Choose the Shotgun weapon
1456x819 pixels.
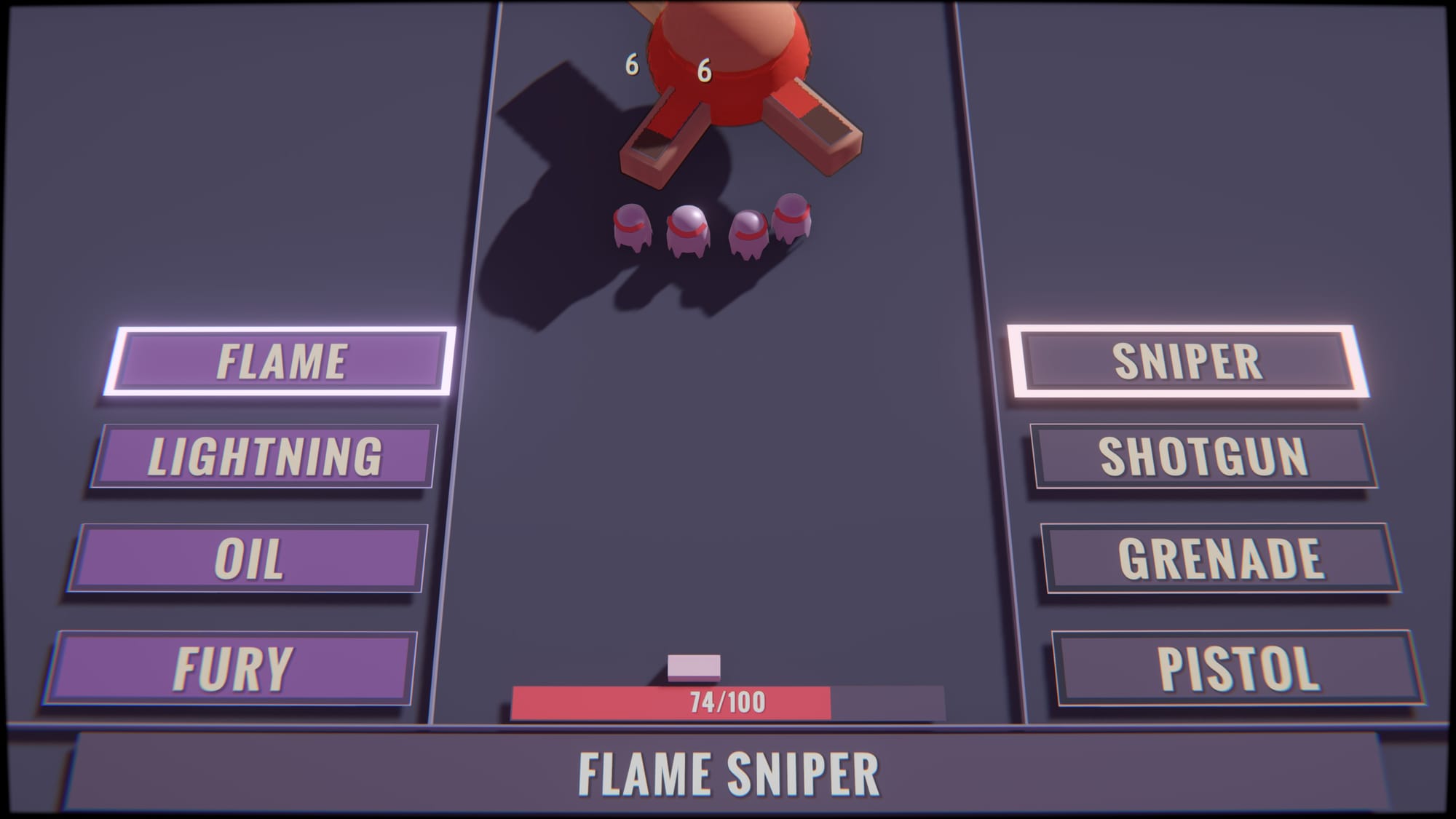tap(1203, 456)
